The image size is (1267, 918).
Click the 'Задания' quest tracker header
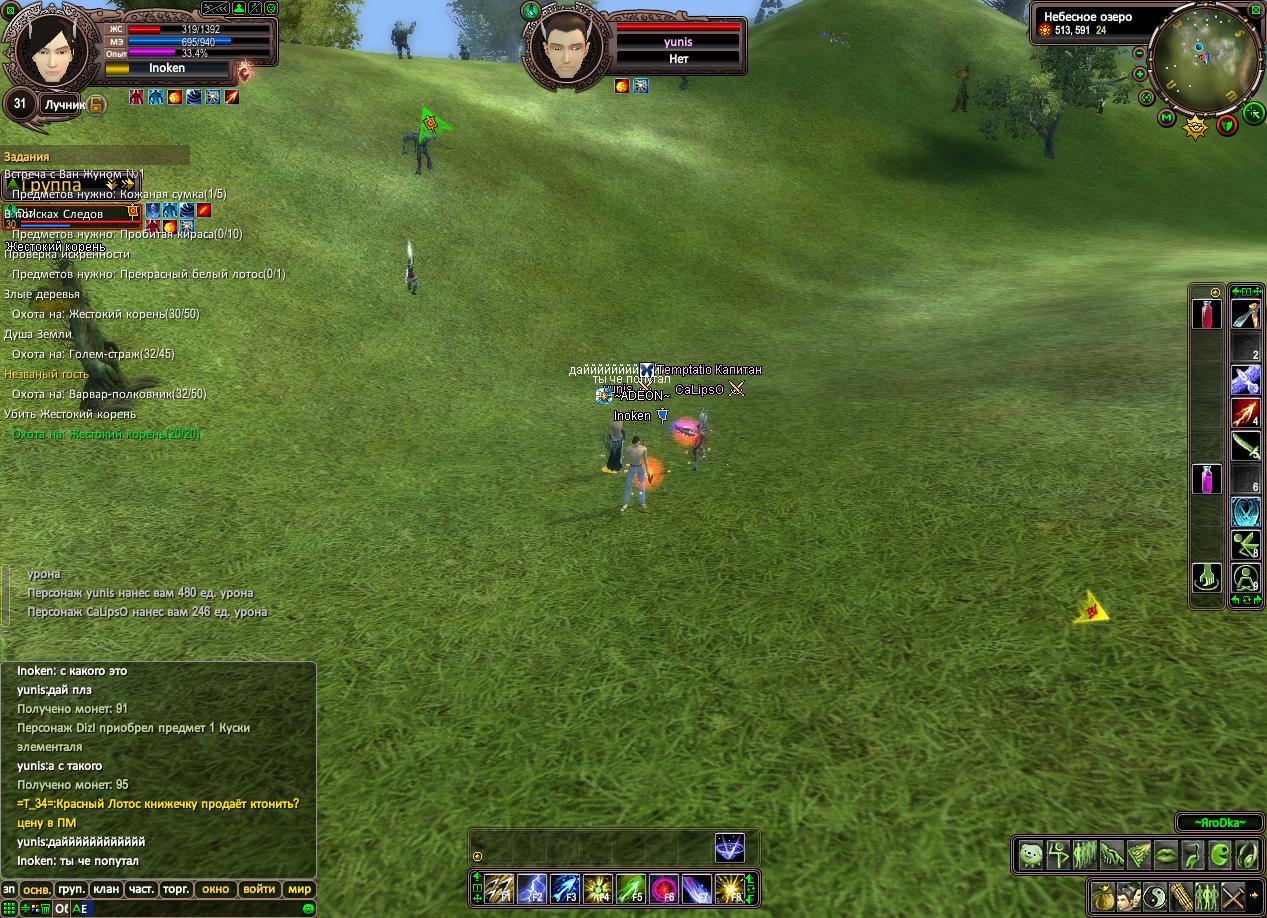[27, 157]
